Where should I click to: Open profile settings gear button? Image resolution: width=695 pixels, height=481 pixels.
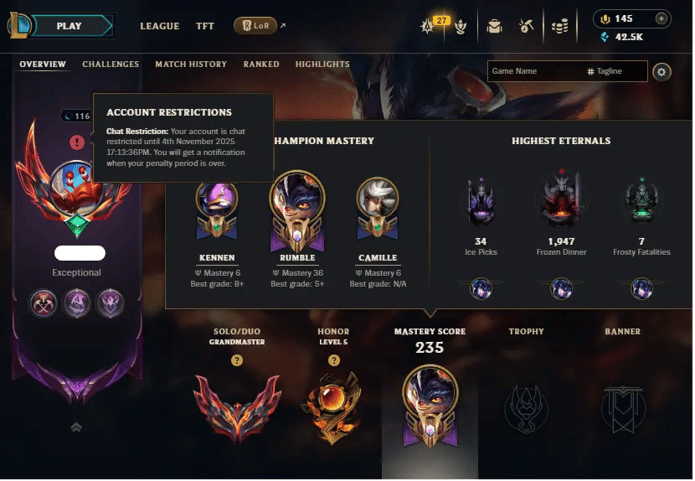tap(661, 71)
